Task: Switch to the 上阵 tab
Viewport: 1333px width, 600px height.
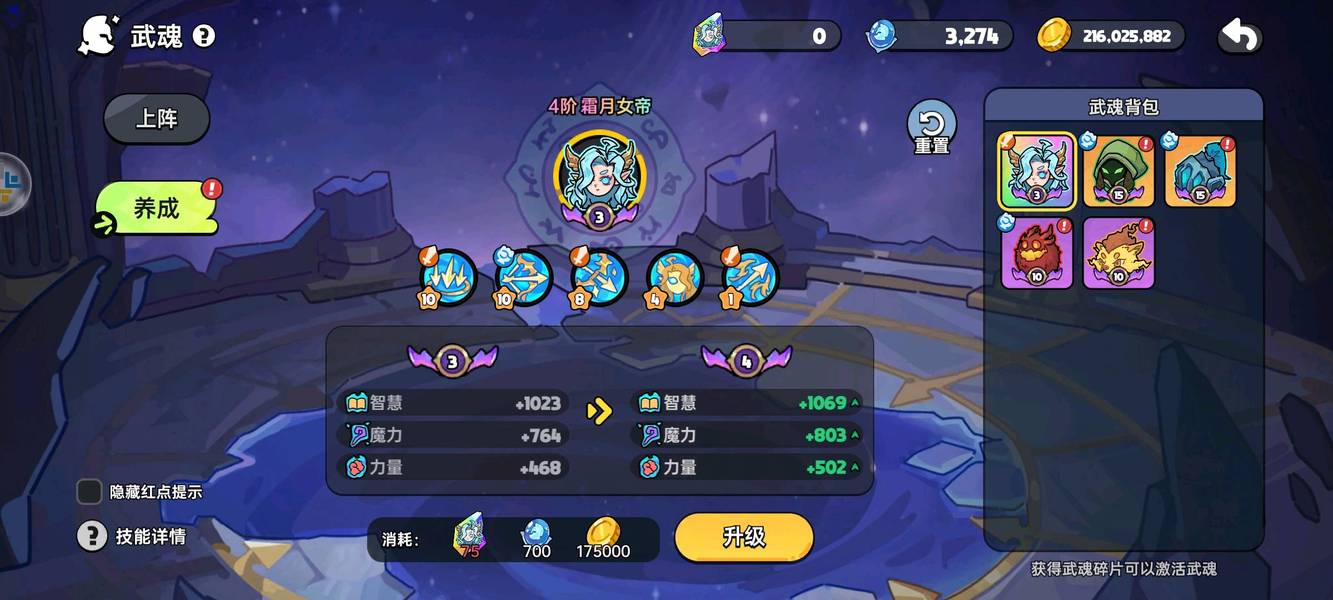Action: 156,119
